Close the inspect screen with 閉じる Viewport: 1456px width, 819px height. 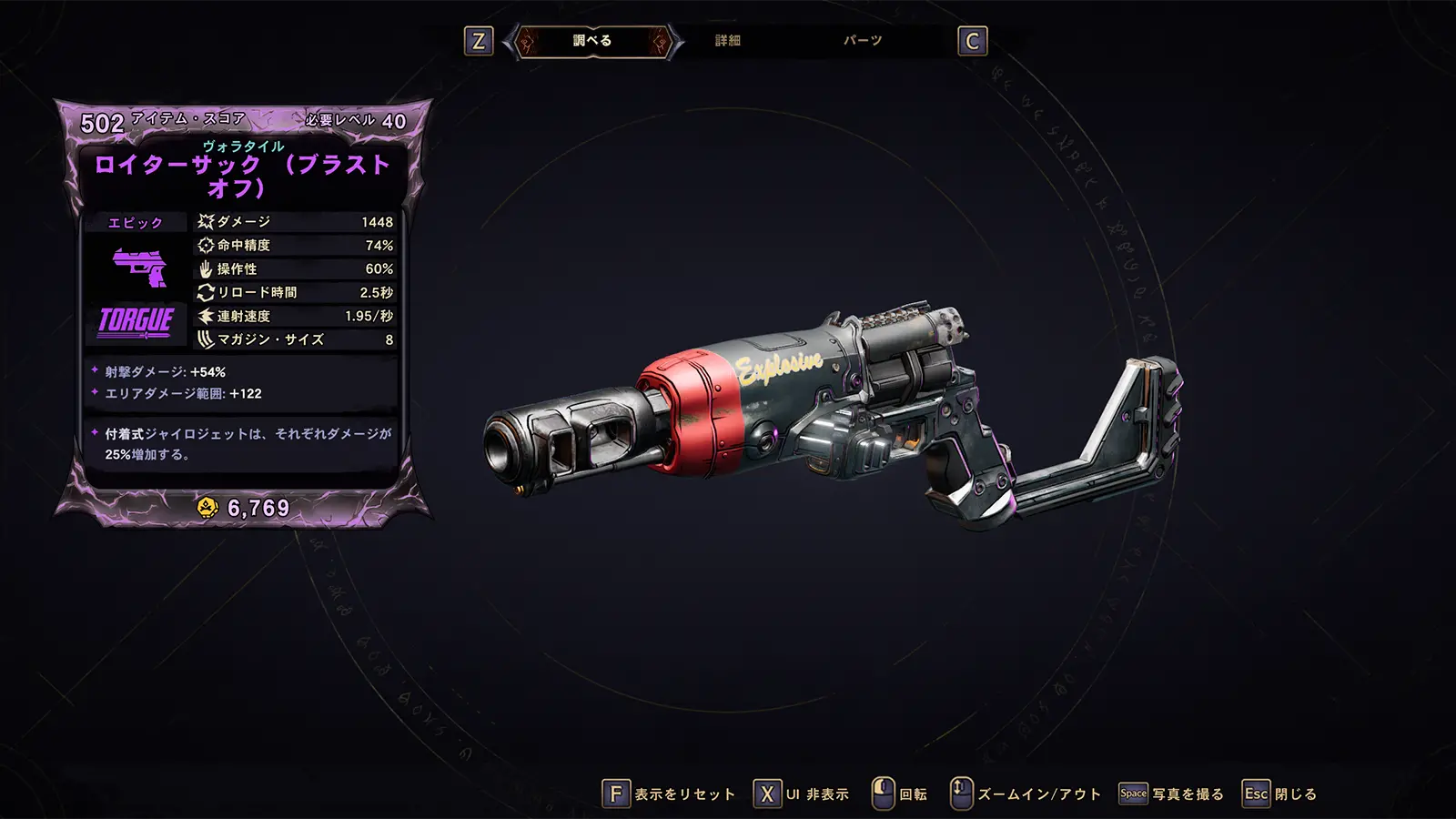1280,794
